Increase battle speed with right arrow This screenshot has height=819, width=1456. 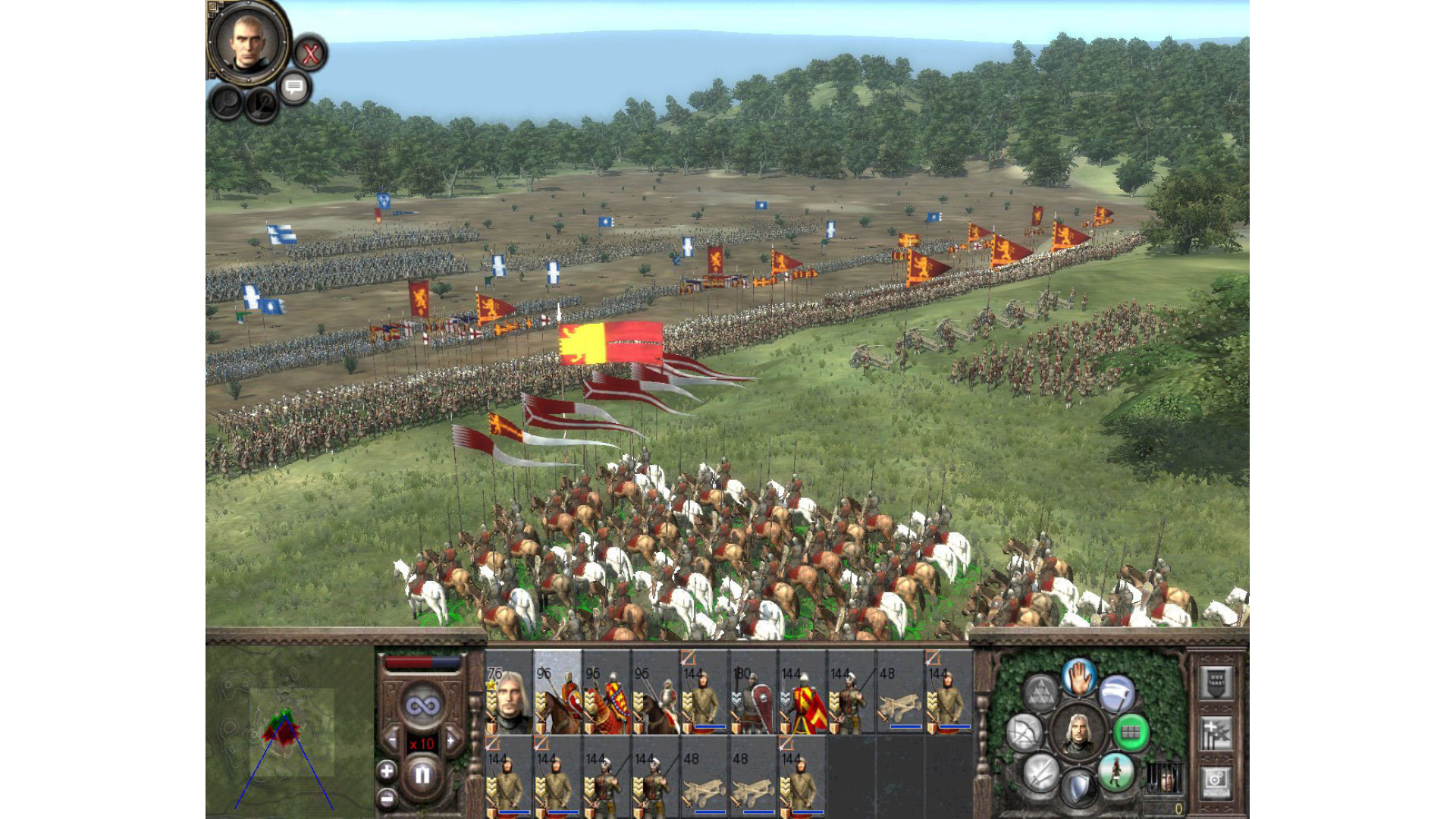coord(453,740)
